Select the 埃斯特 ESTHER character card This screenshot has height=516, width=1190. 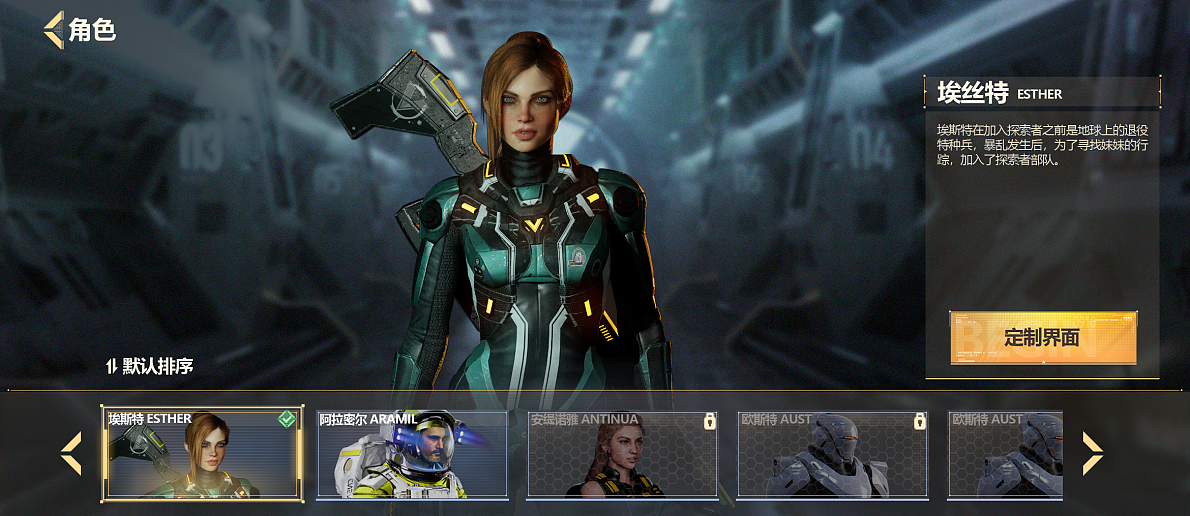pyautogui.click(x=202, y=454)
